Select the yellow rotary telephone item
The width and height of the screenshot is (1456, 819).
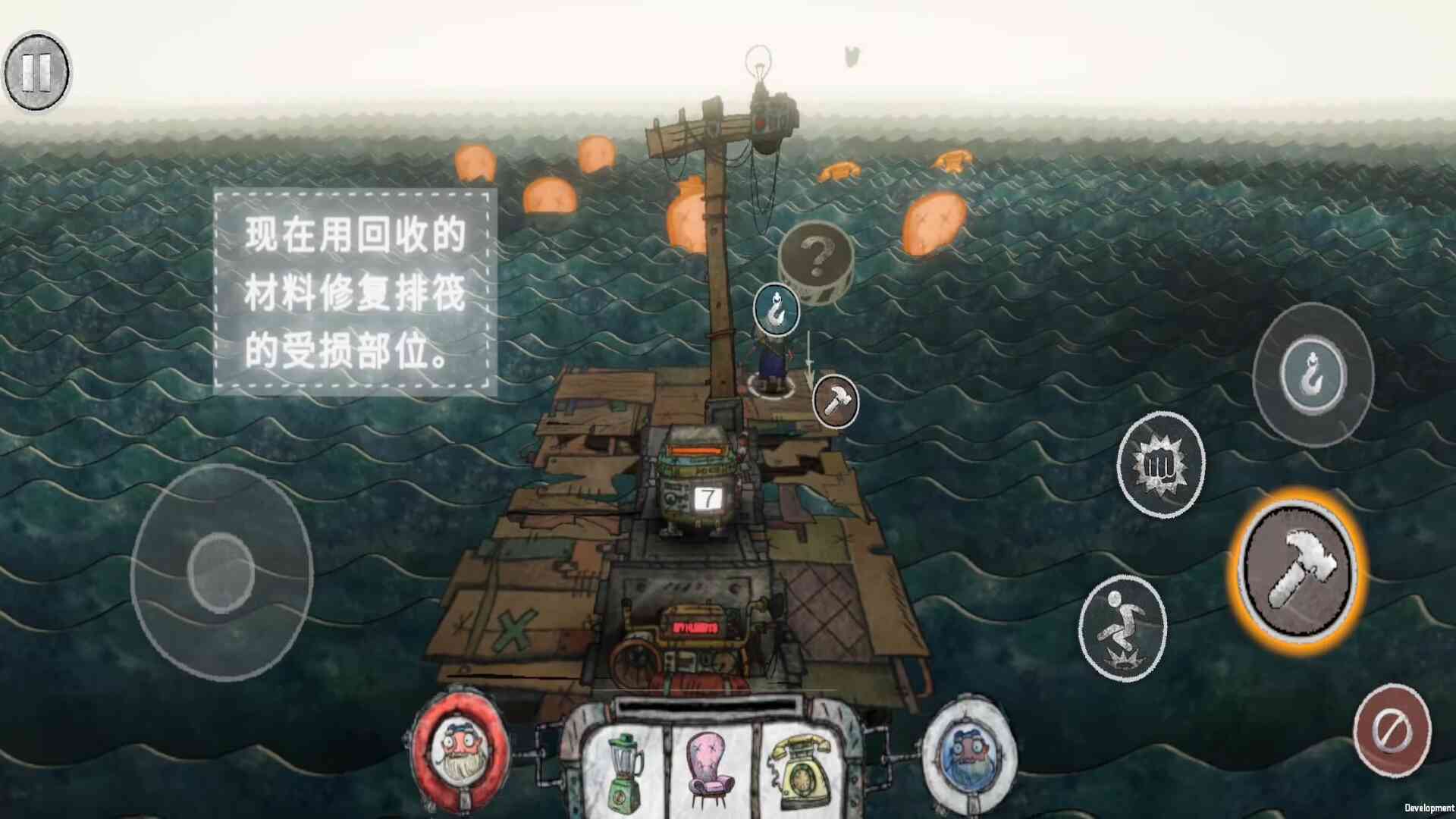[795, 767]
